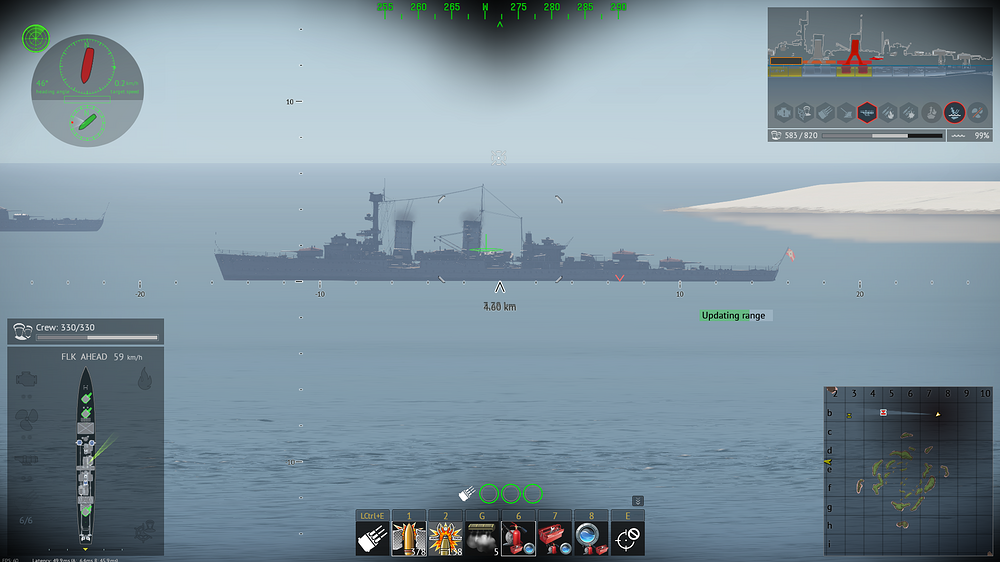Click the green radar scope icon
The height and width of the screenshot is (562, 1000).
[36, 39]
